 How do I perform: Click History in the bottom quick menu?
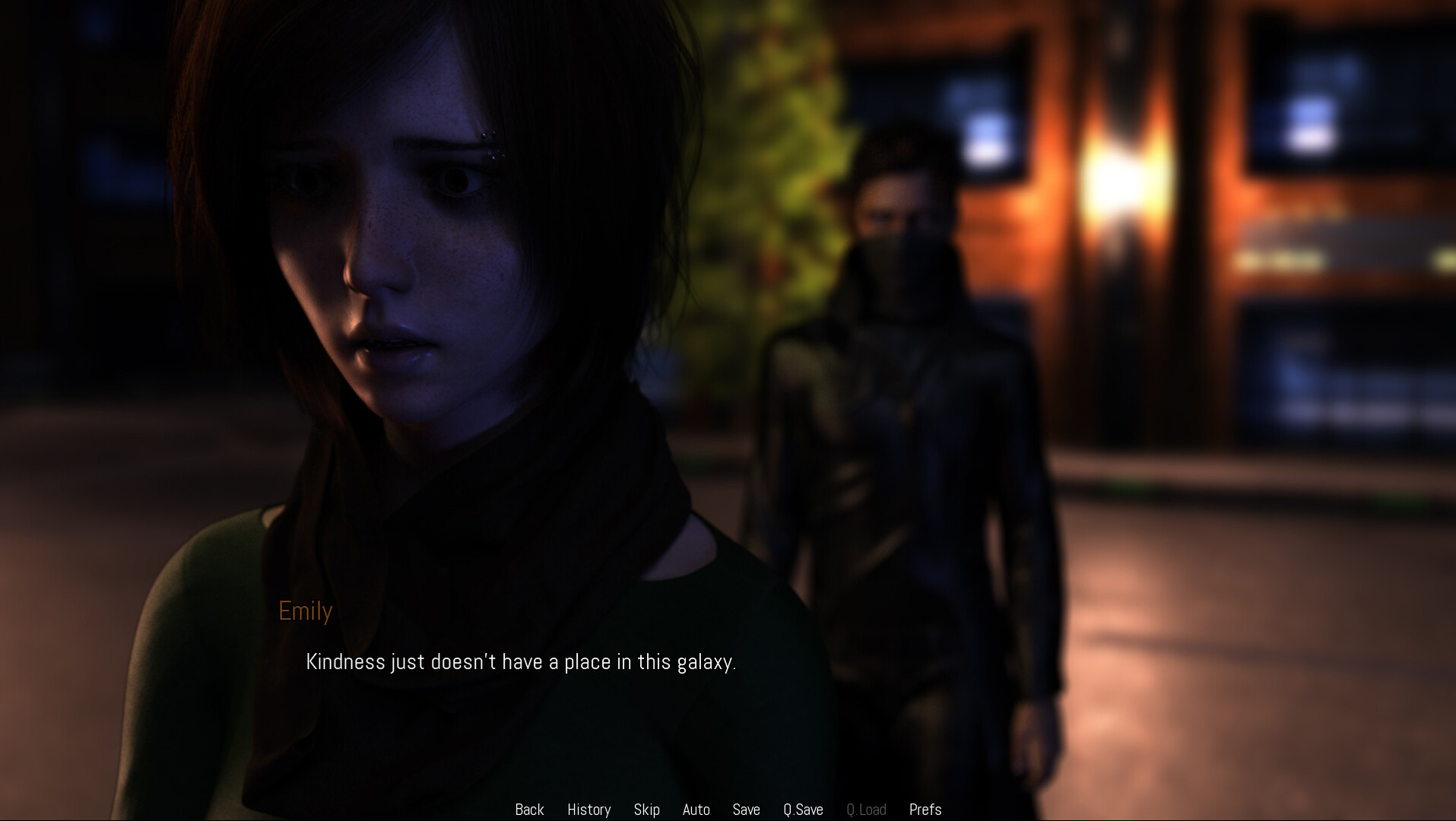pos(588,809)
